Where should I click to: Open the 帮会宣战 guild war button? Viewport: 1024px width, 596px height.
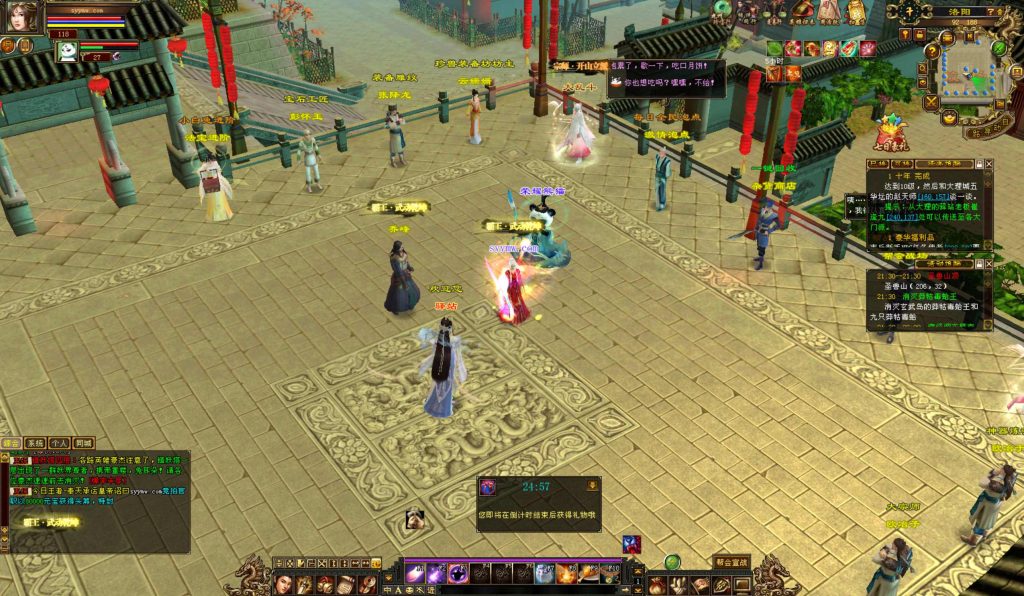point(731,562)
